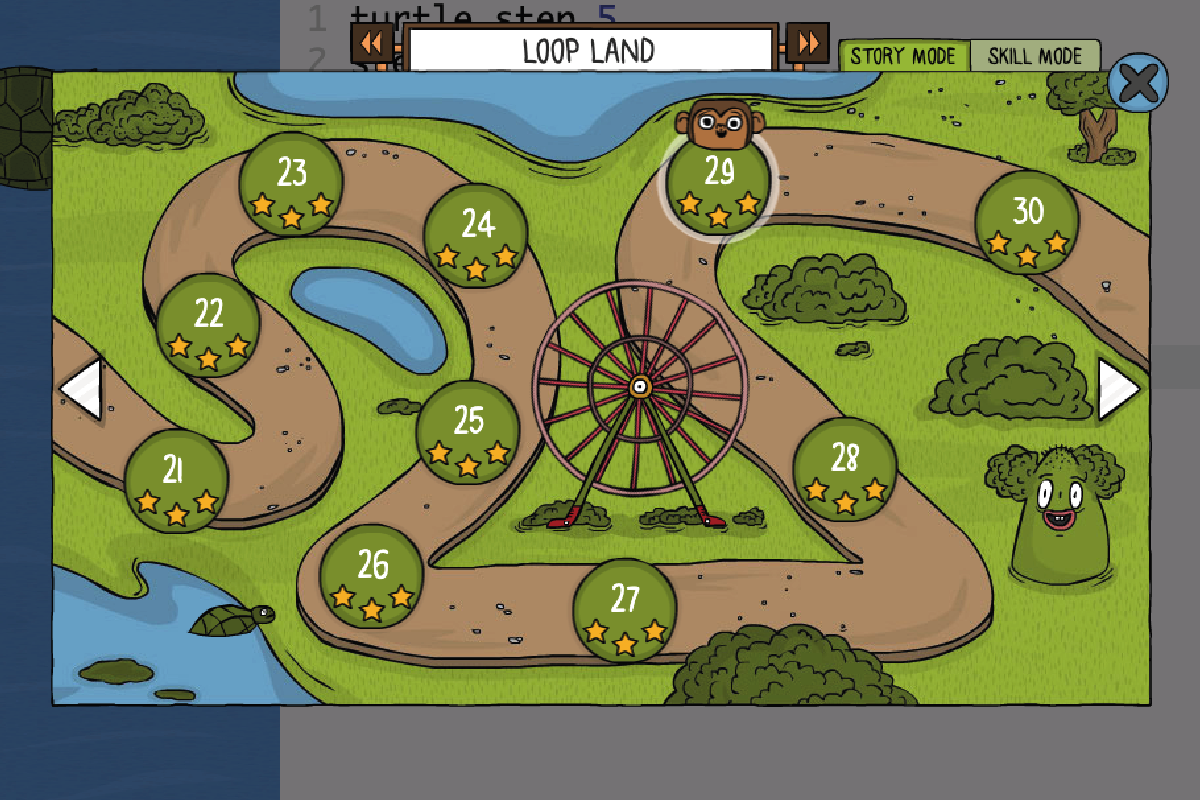Image resolution: width=1200 pixels, height=800 pixels.
Task: Switch to Story Mode tab
Action: tap(904, 56)
